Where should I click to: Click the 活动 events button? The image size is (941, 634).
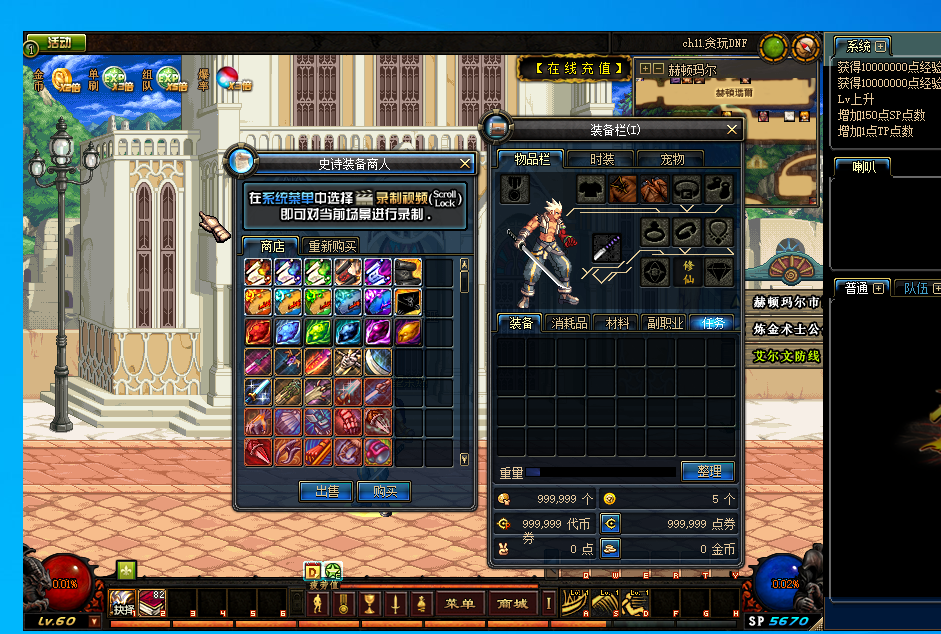pos(57,43)
